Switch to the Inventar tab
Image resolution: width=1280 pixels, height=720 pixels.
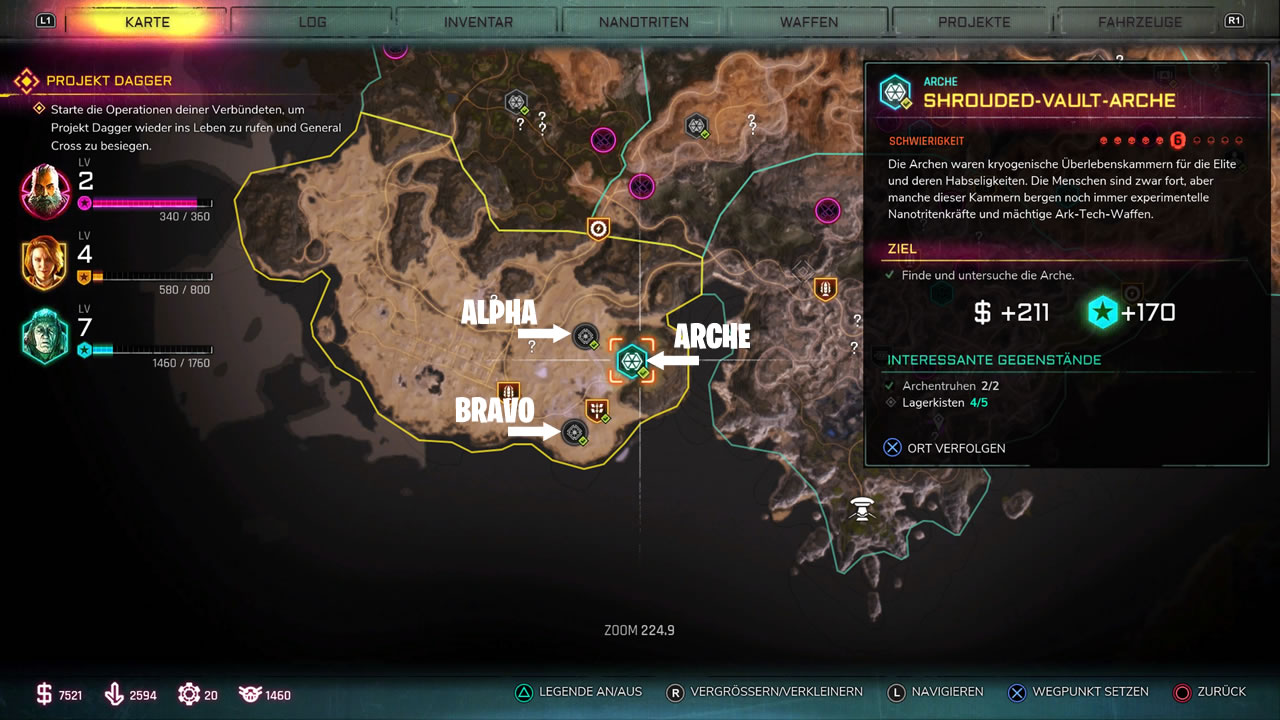coord(478,22)
